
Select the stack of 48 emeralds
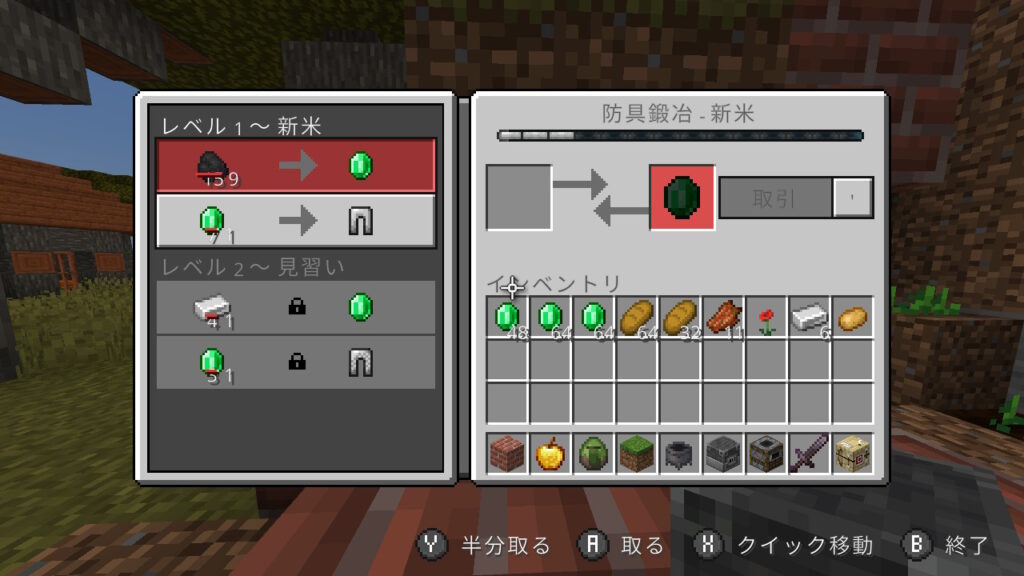click(x=508, y=318)
